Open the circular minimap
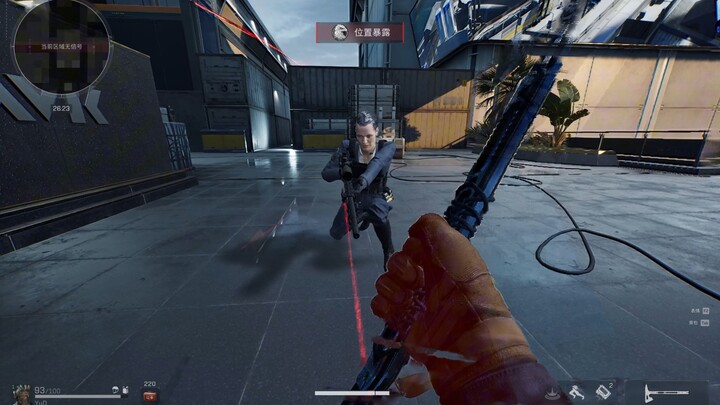 (60, 46)
